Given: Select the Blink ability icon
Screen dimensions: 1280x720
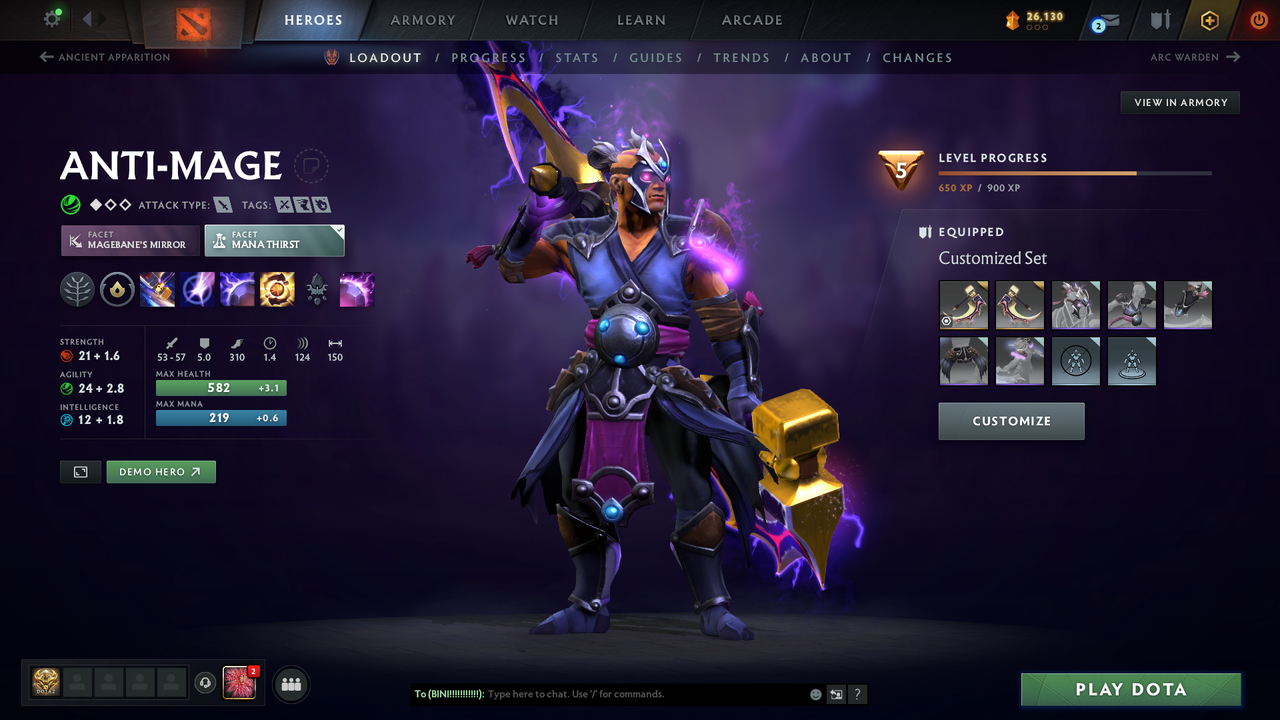Looking at the screenshot, I should coord(197,290).
